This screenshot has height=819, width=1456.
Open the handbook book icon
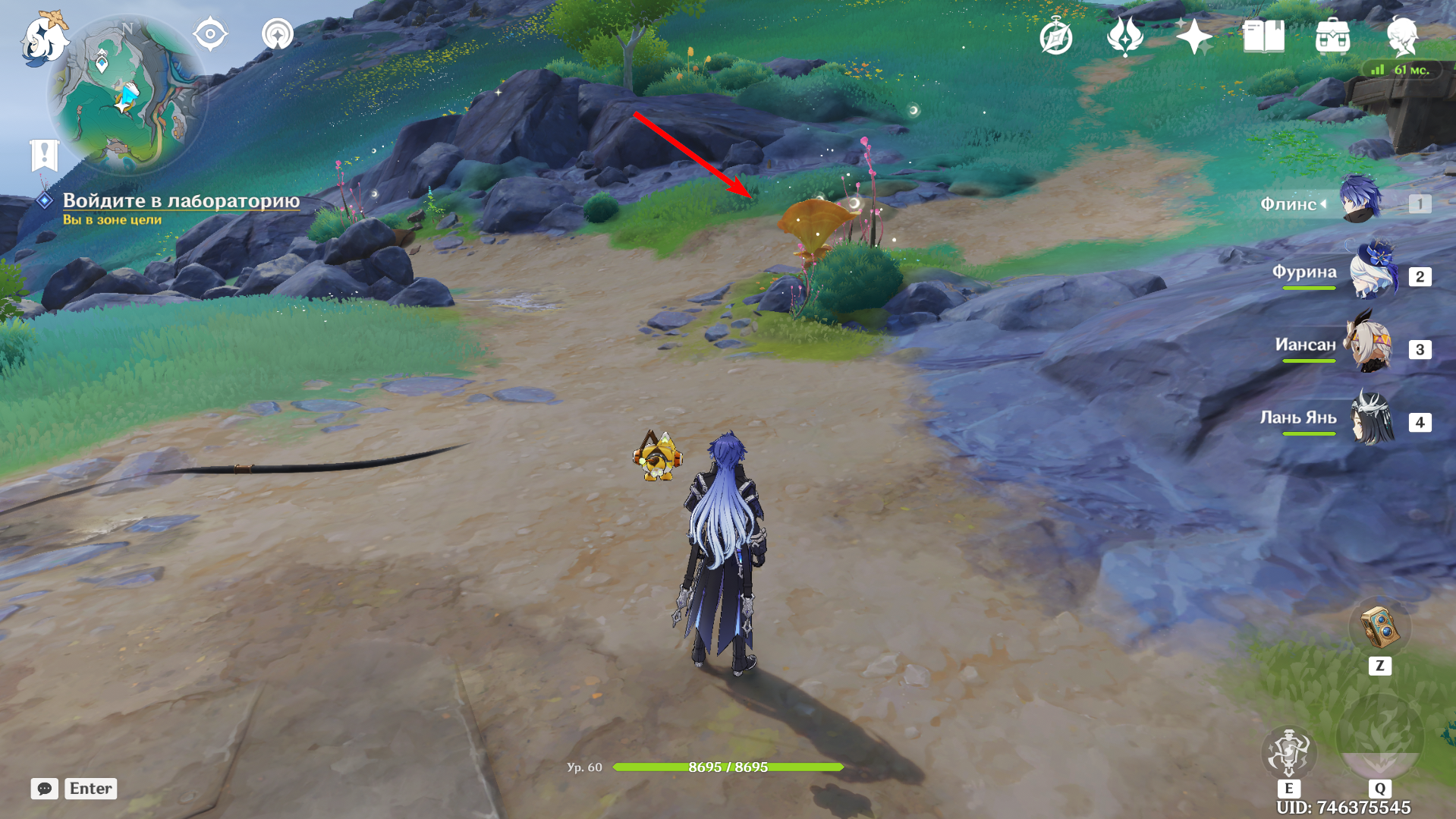1263,36
